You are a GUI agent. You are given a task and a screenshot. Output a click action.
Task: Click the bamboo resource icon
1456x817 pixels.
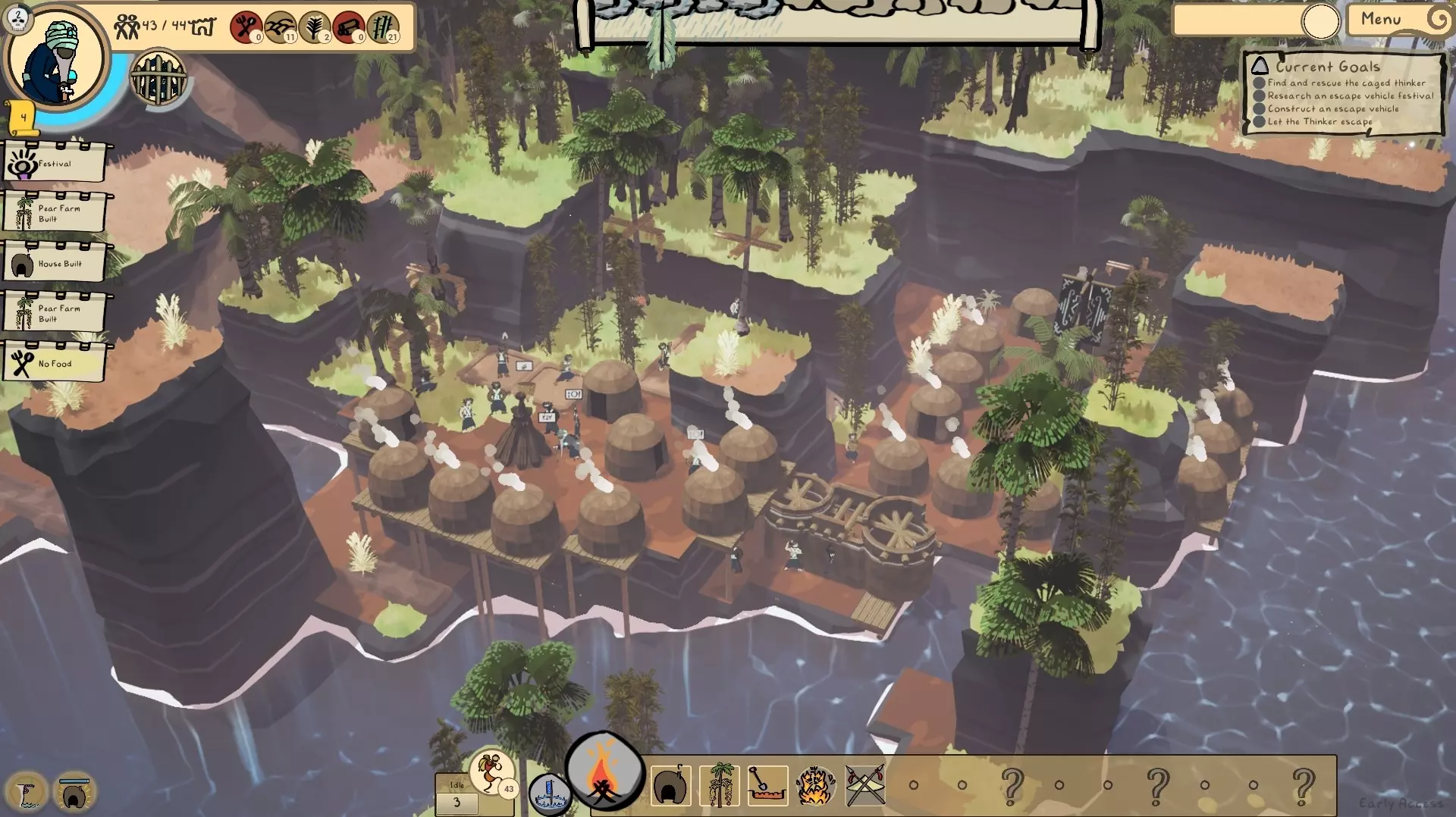point(384,27)
